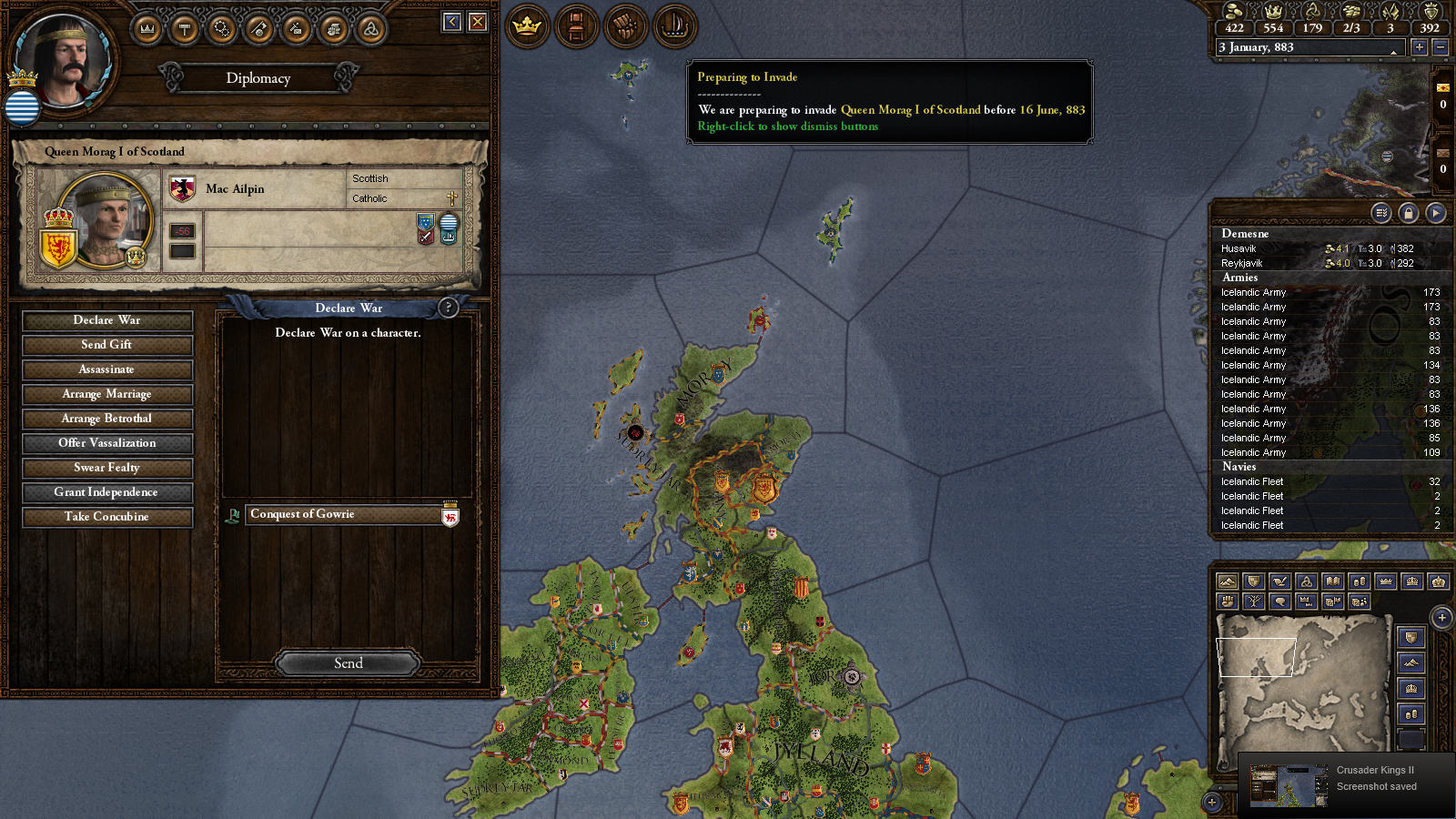Select Grant Independence
The image size is (1456, 819).
(107, 492)
